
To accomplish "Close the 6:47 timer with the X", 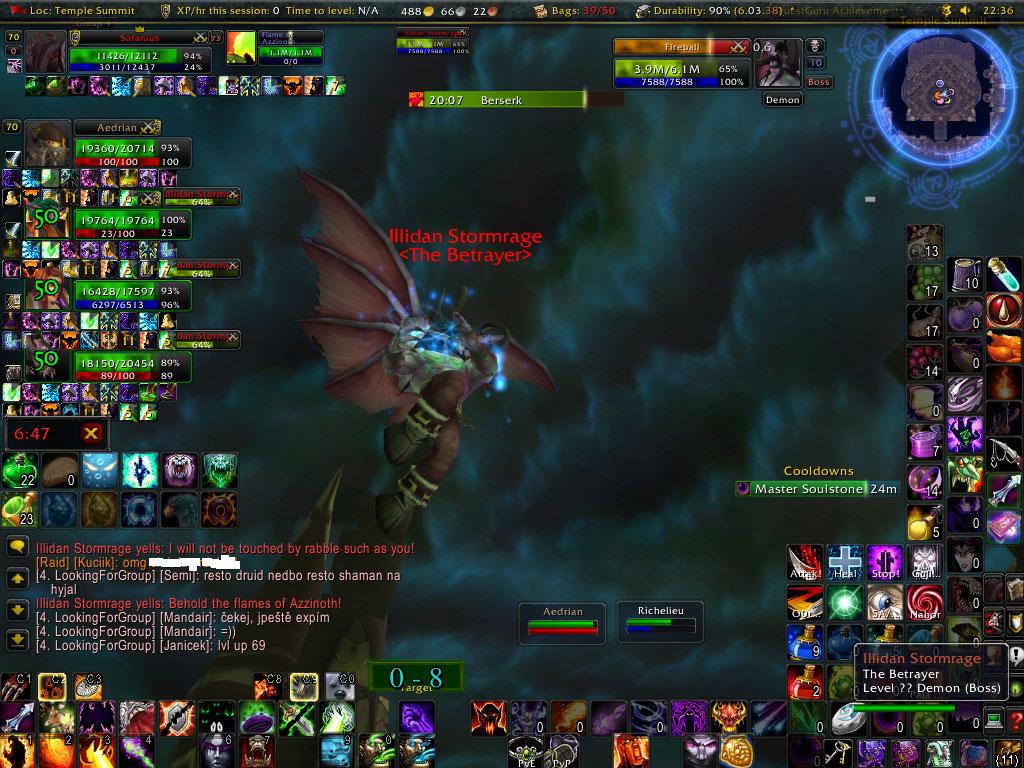I will (91, 433).
